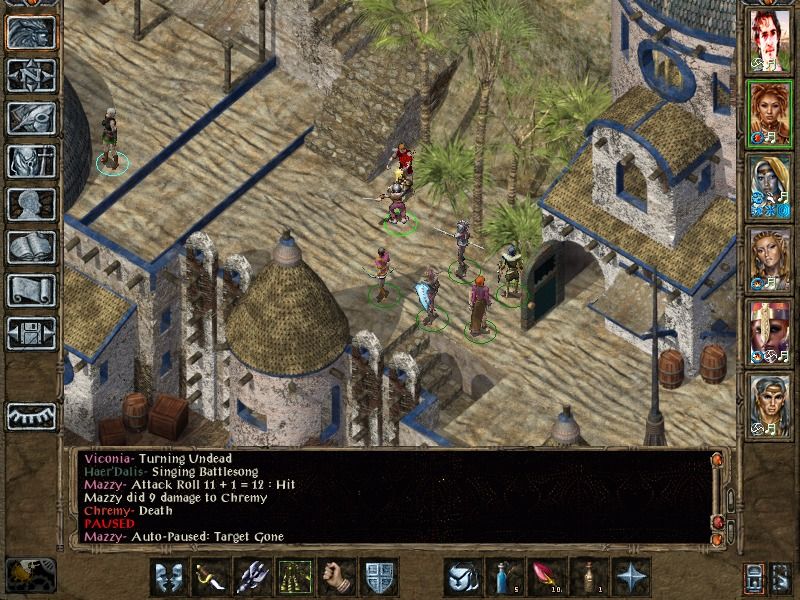Image resolution: width=800 pixels, height=600 pixels.
Task: Click the rest party eye button
Action: pos(31,414)
